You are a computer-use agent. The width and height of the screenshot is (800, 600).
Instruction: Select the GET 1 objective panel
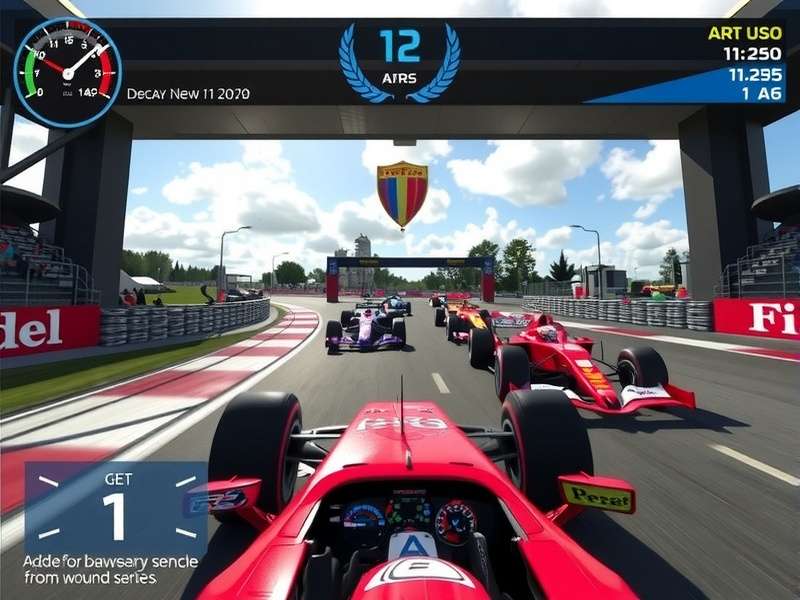click(114, 509)
